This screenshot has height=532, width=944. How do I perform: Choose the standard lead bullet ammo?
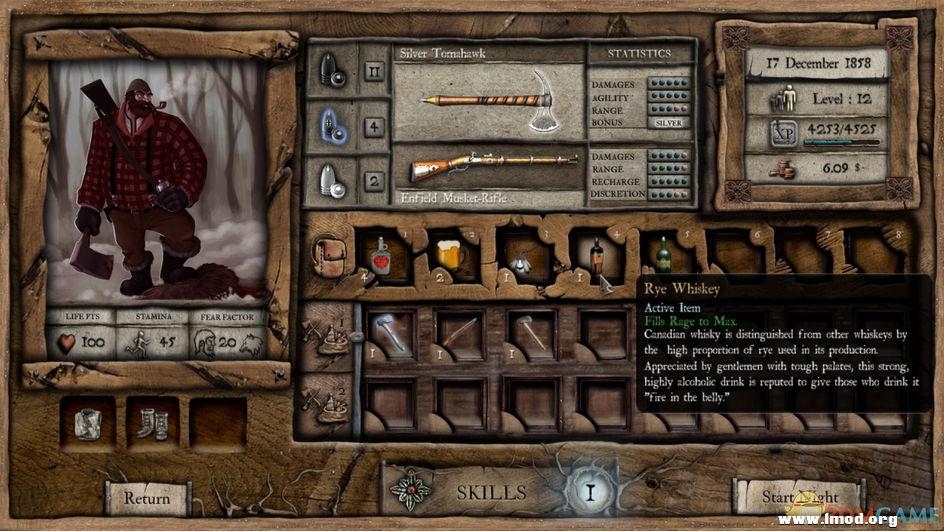click(x=331, y=72)
